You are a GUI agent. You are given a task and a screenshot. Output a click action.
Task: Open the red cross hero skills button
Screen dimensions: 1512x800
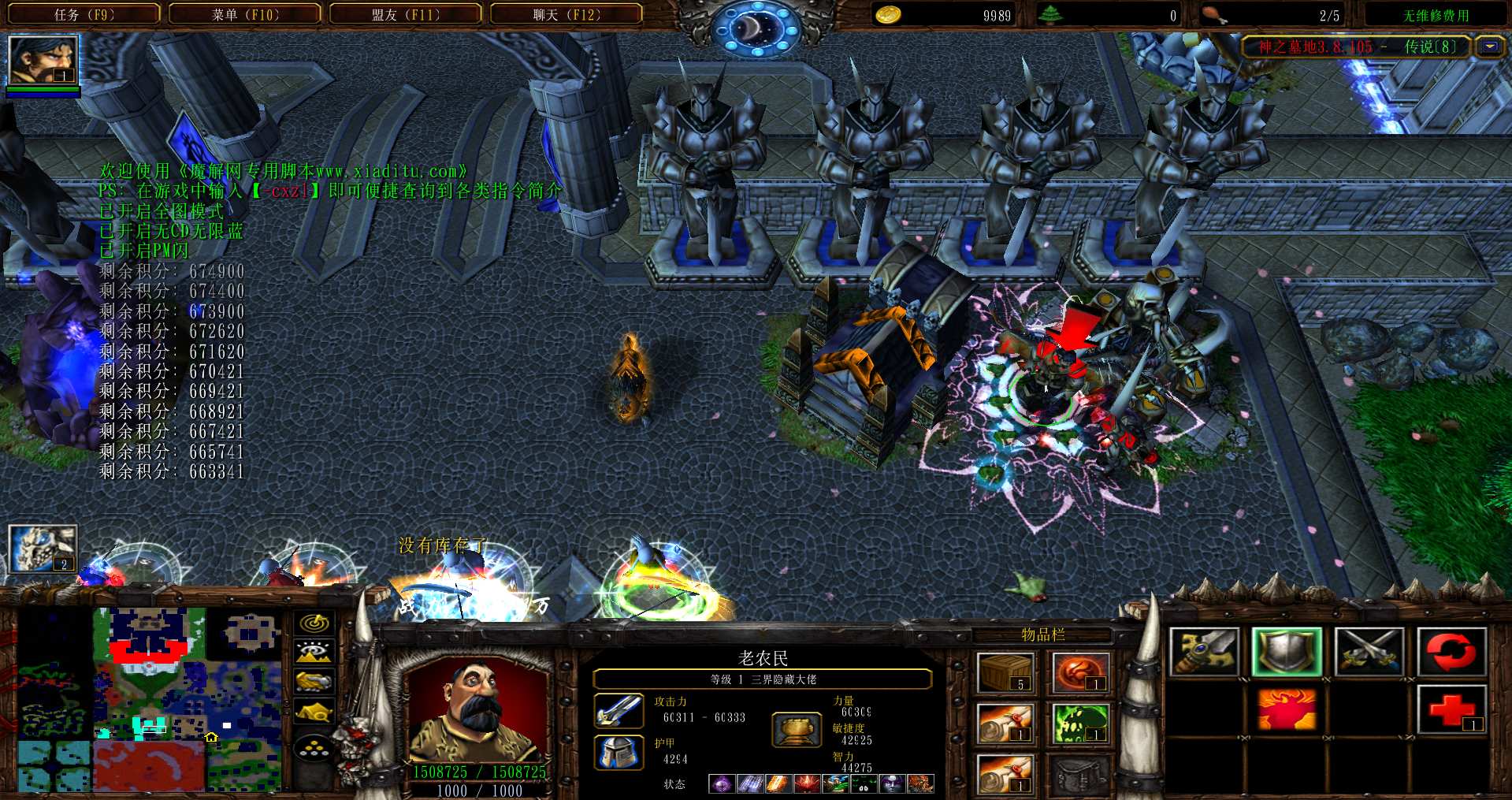[x=1451, y=709]
